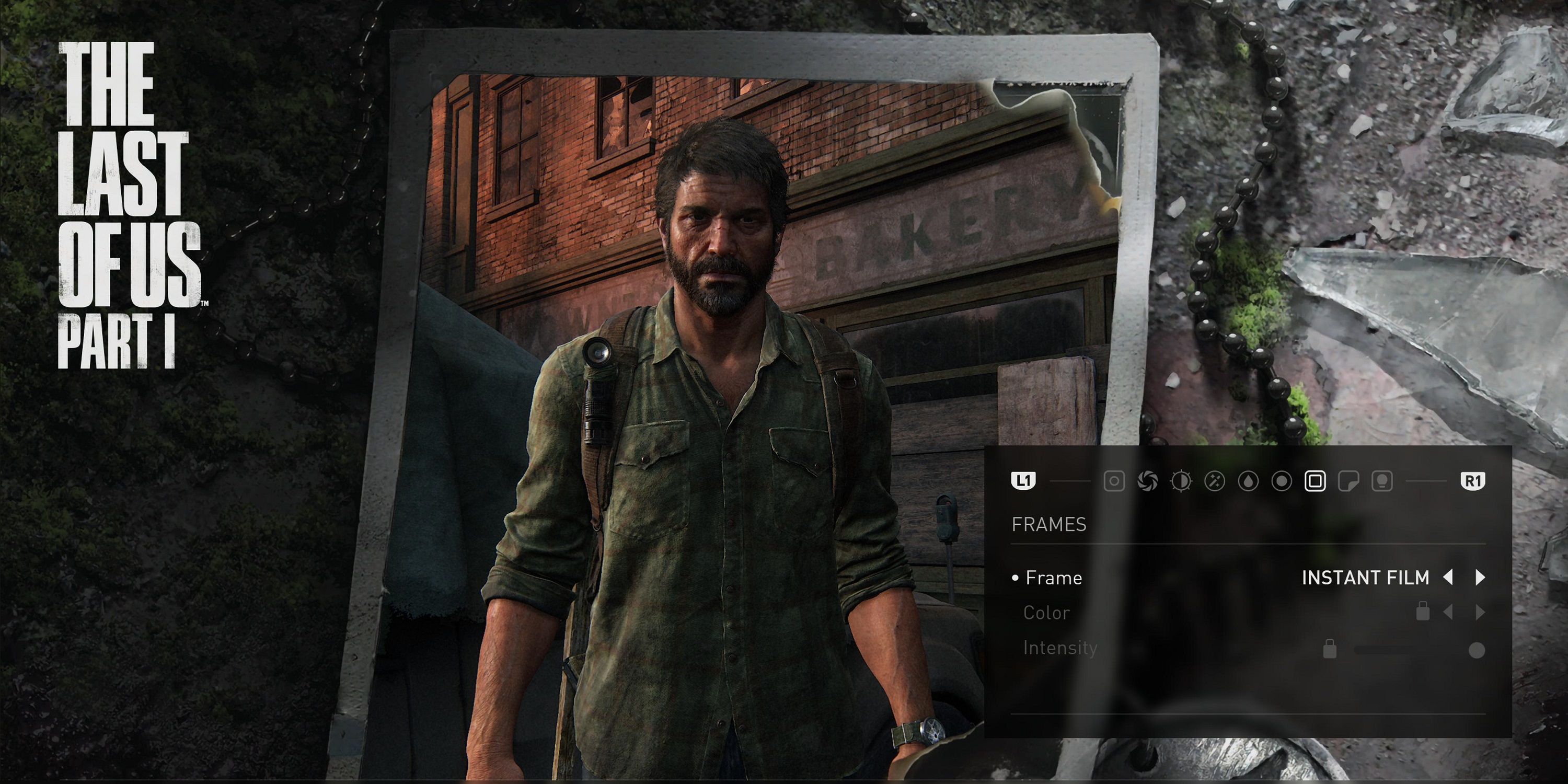Open the brightness and contrast adjustments icon
1568x784 pixels.
[x=1182, y=481]
